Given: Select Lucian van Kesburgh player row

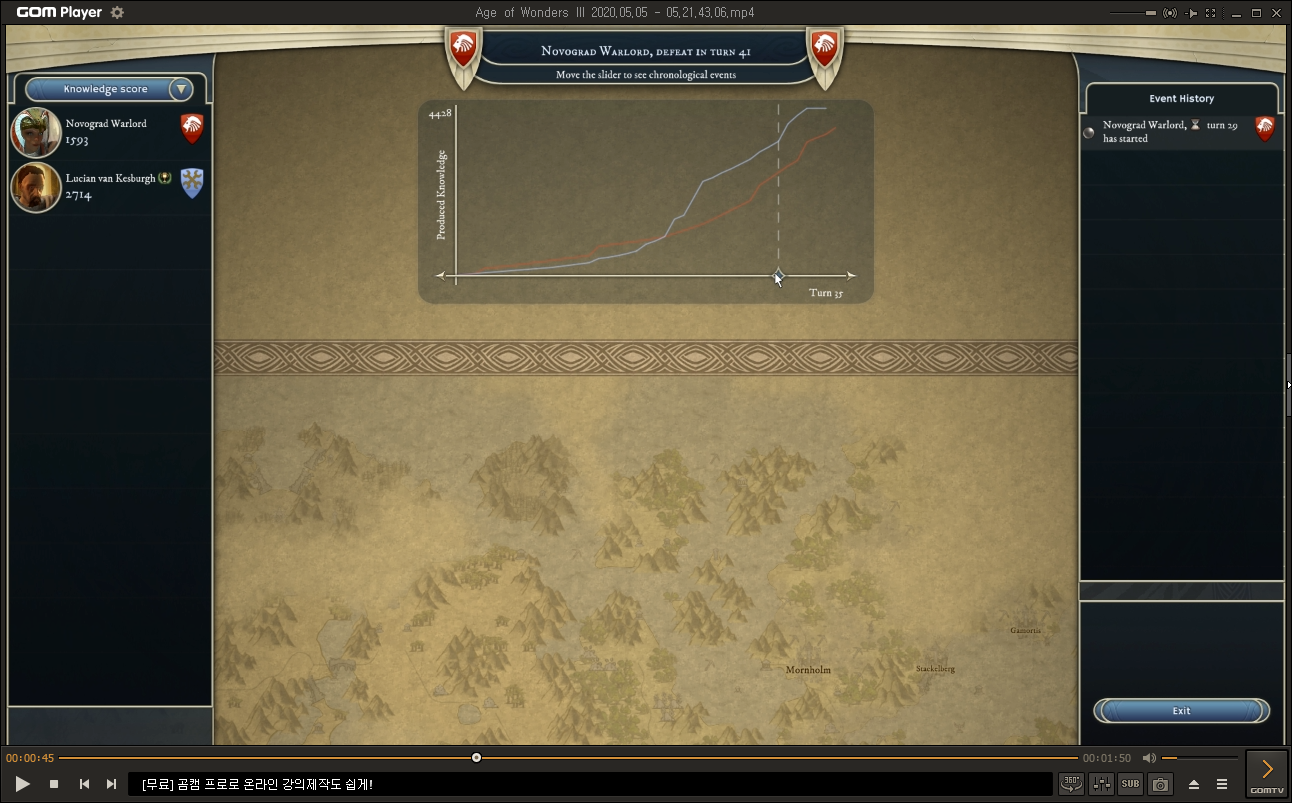Looking at the screenshot, I should [x=108, y=187].
